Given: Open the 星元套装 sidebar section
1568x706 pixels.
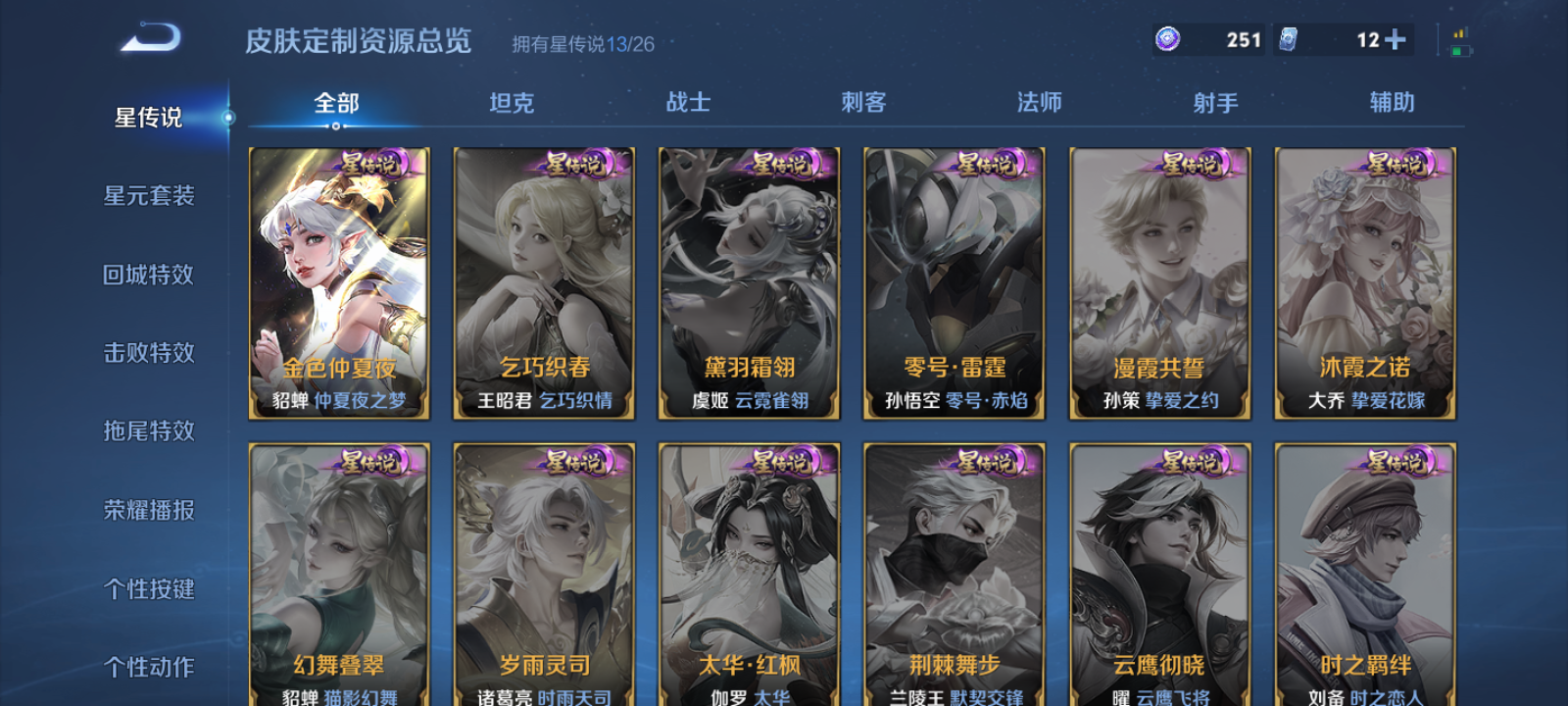Looking at the screenshot, I should 149,196.
